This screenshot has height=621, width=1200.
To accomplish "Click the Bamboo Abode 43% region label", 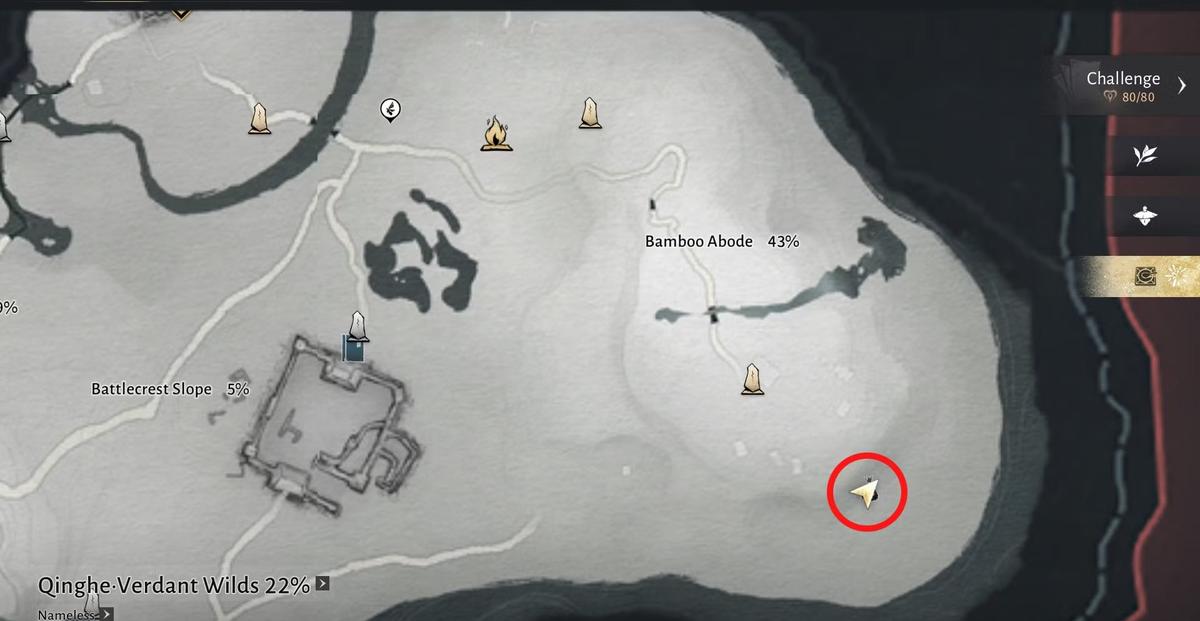I will coord(721,241).
